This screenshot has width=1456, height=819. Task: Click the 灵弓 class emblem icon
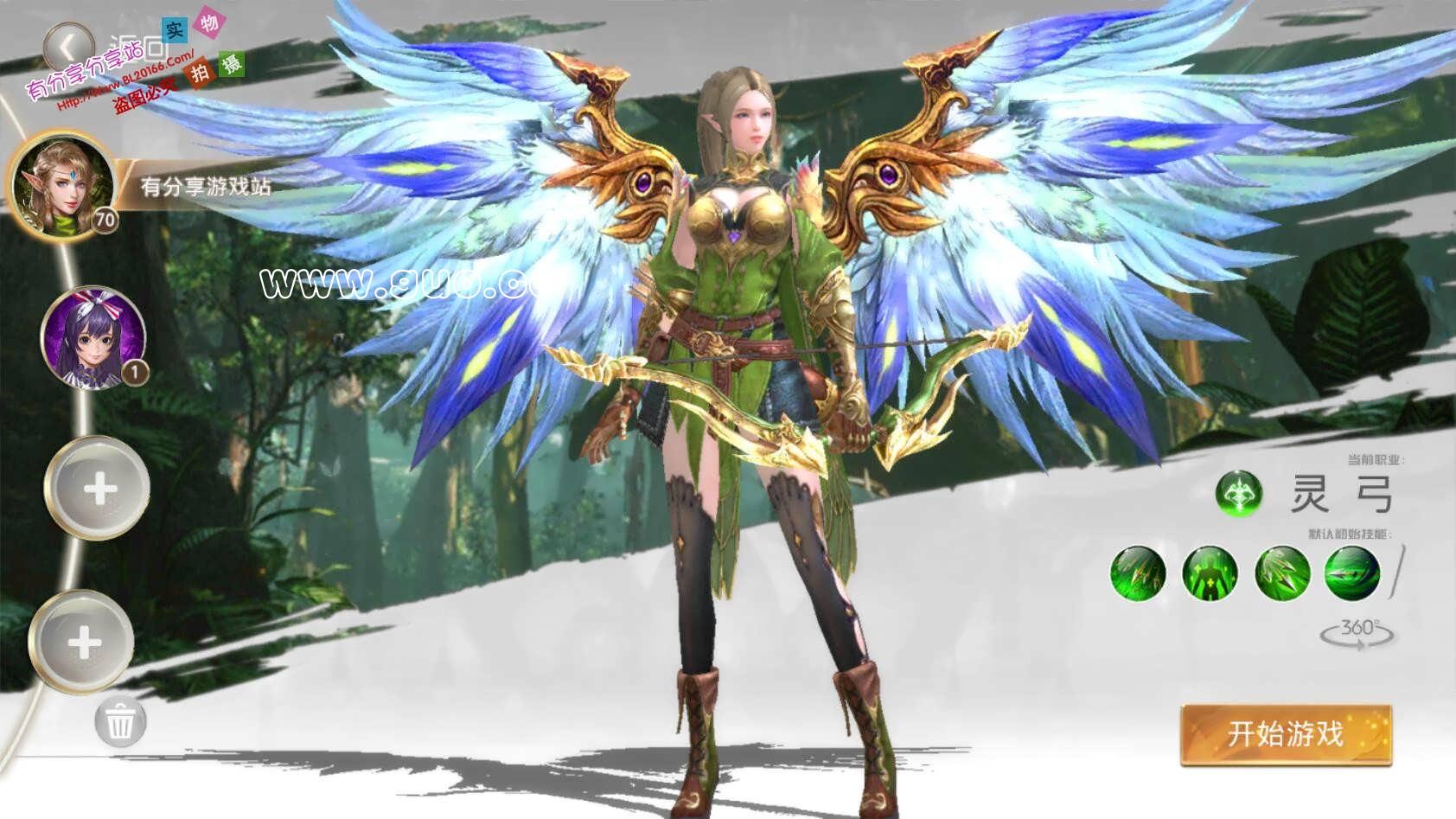tap(1238, 494)
